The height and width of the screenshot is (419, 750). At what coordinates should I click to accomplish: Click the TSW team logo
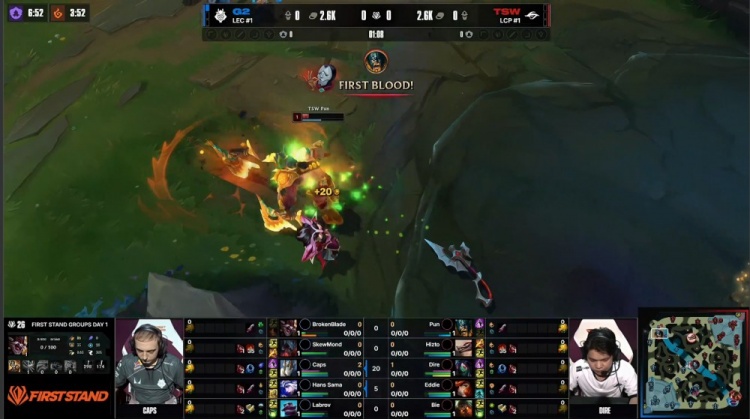pos(532,16)
